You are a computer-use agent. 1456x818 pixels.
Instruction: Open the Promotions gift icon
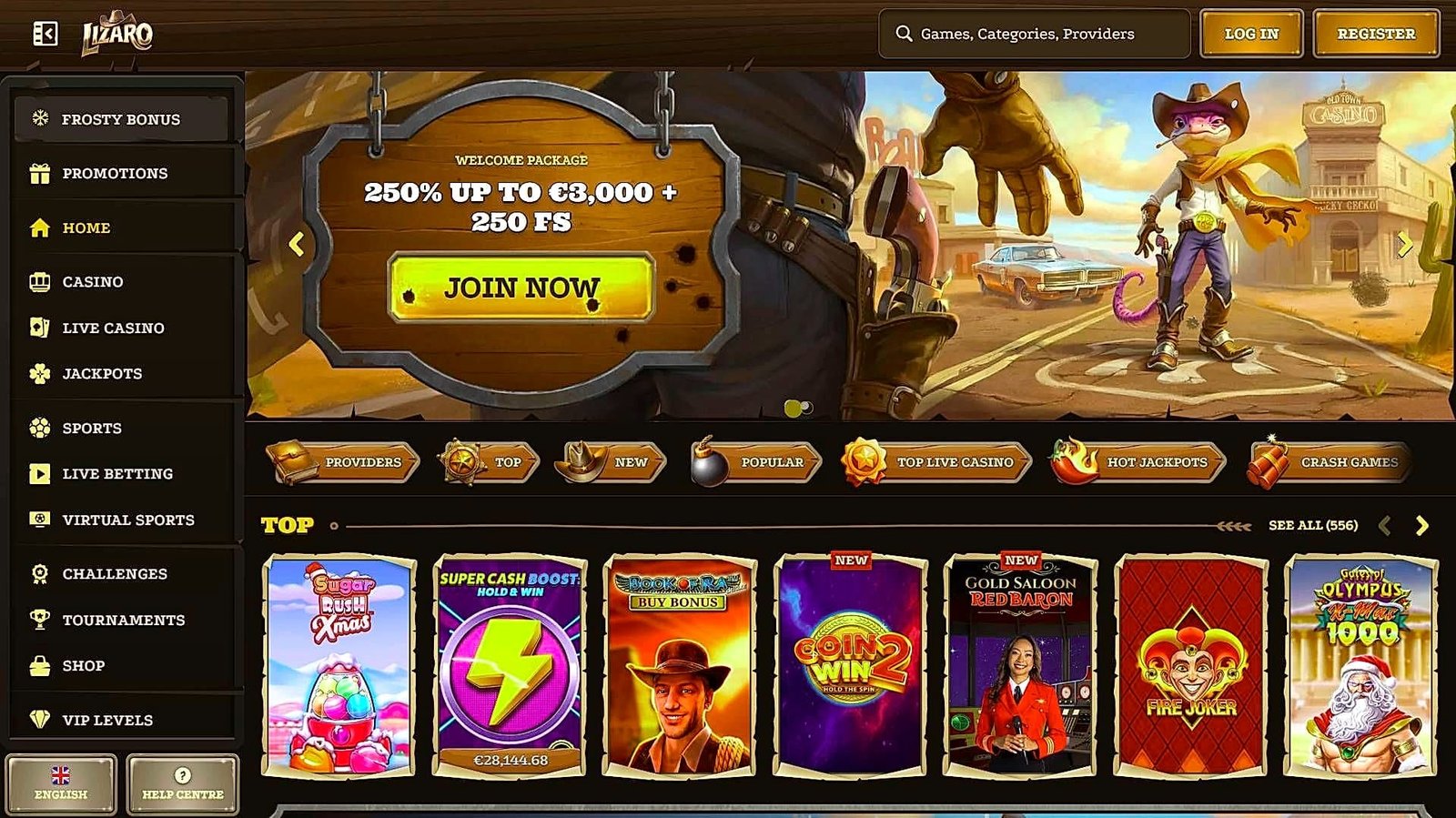[38, 173]
